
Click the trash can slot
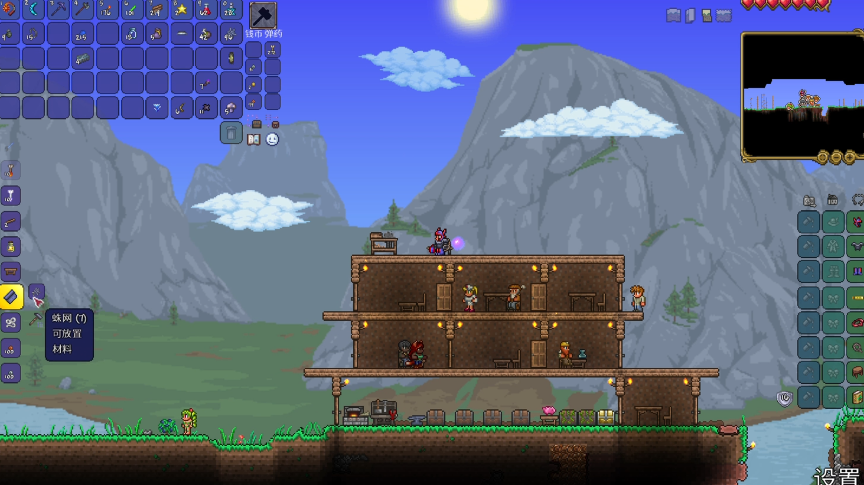tap(231, 132)
